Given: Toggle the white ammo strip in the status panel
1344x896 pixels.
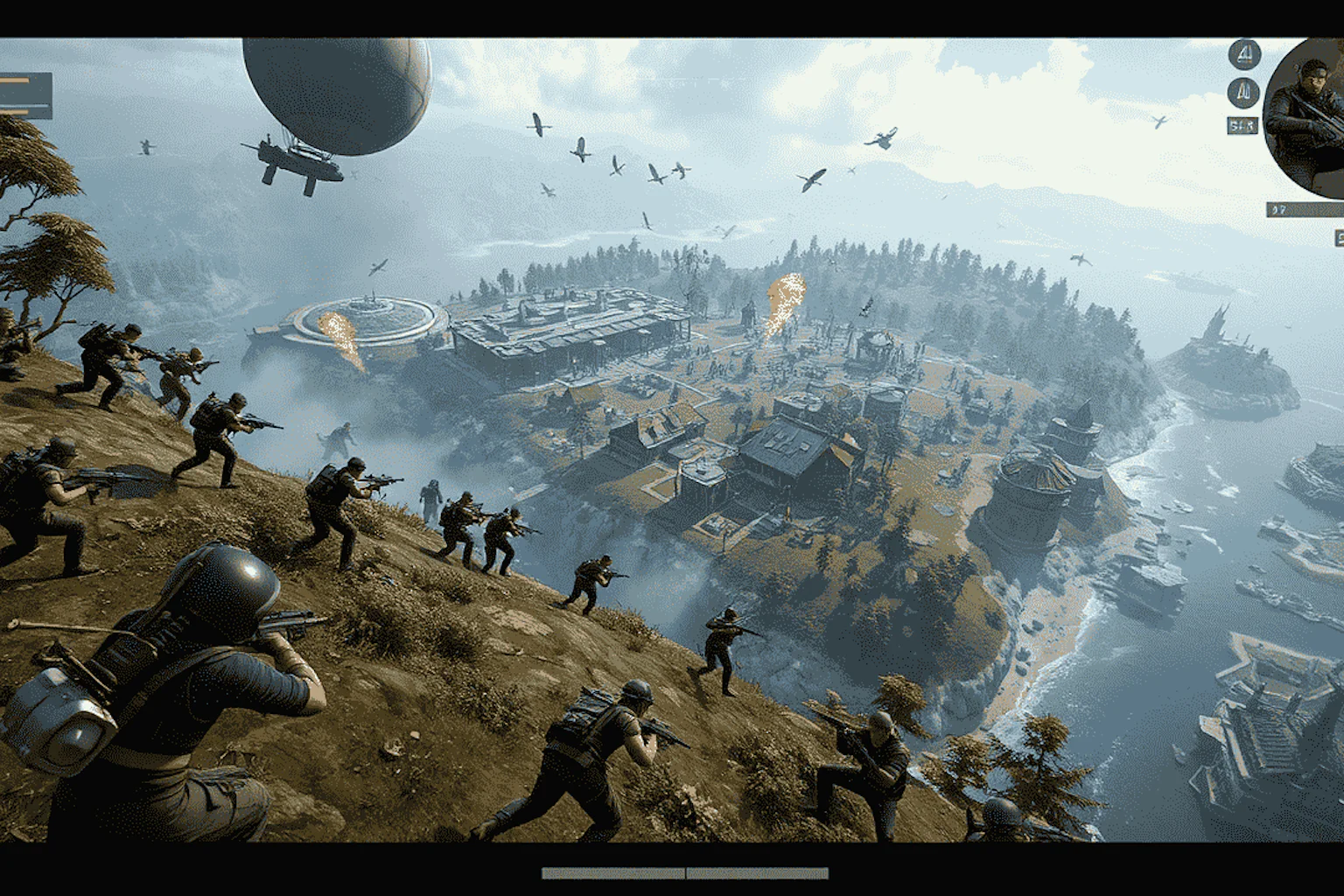Looking at the screenshot, I should pos(24,105).
